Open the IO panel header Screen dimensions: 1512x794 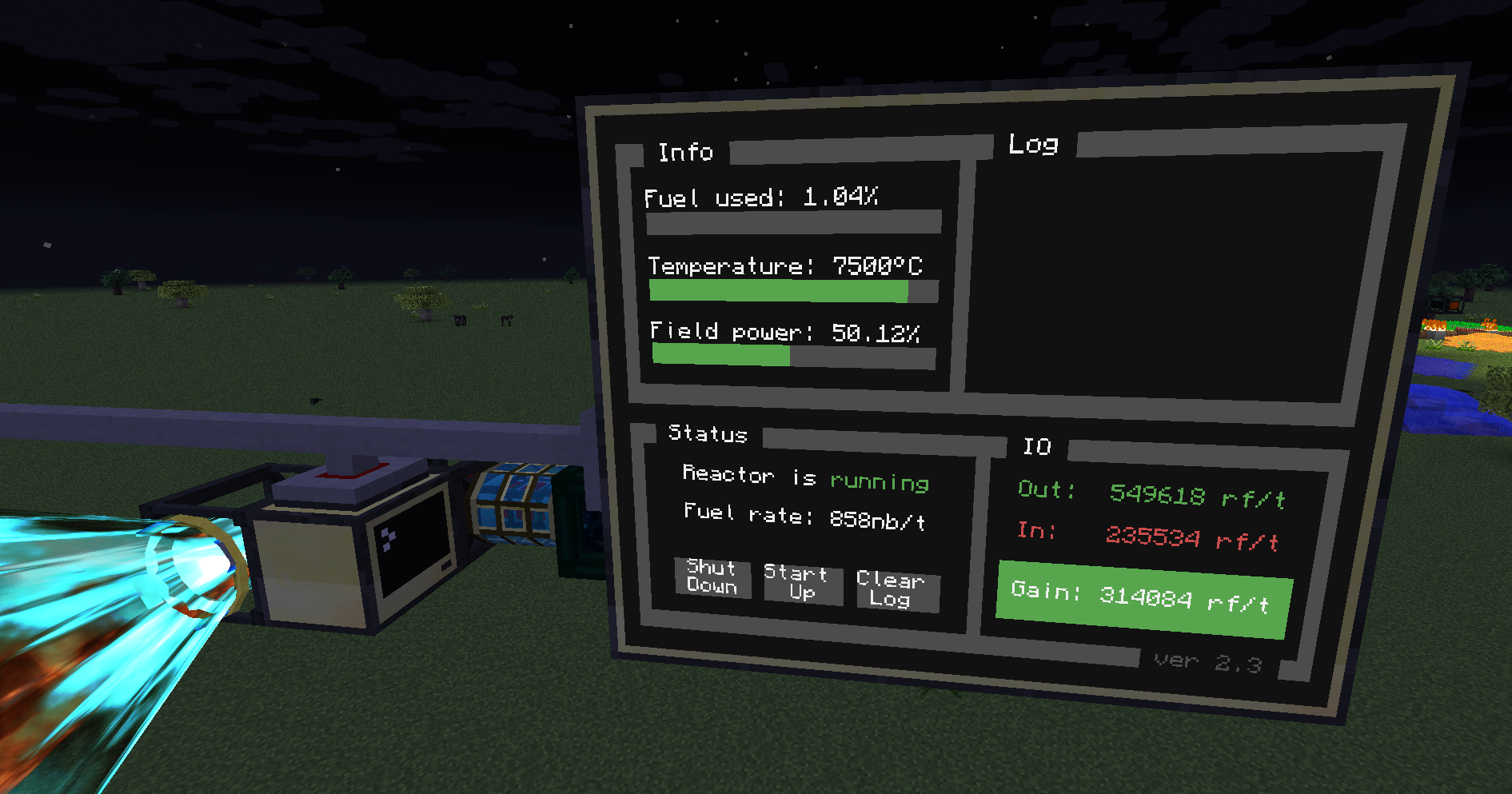pos(1037,447)
